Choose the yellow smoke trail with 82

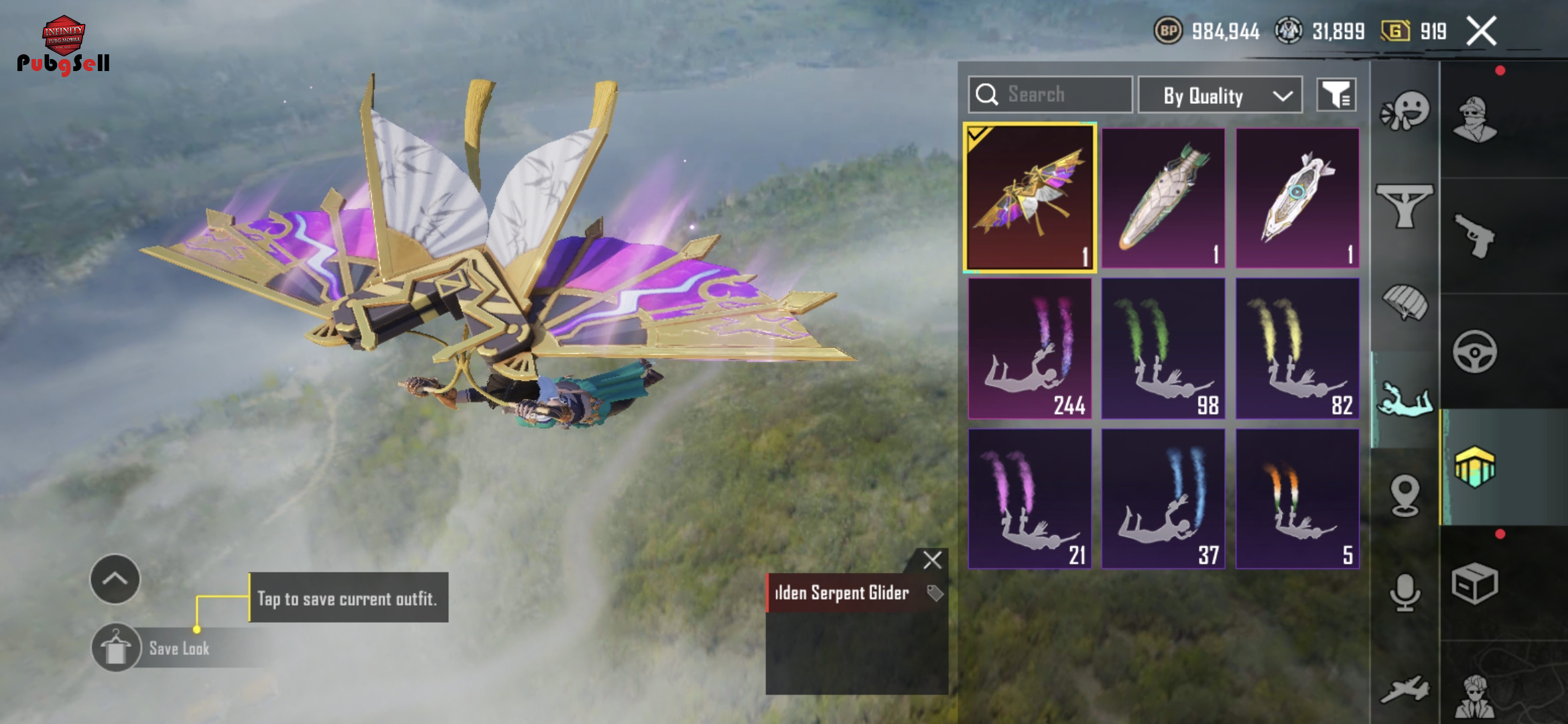point(1297,349)
